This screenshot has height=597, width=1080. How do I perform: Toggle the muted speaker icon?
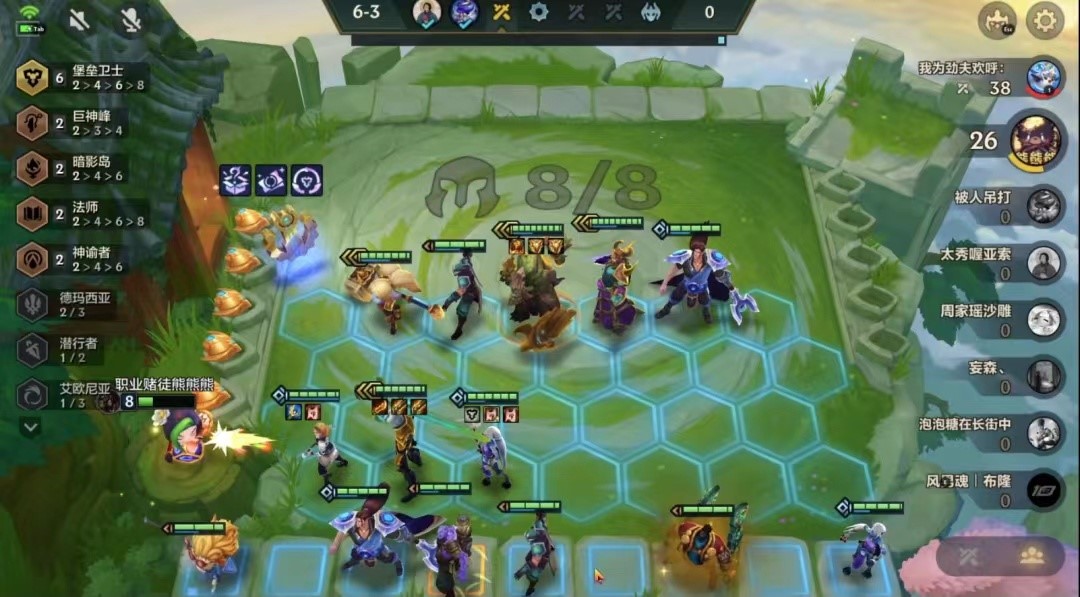pyautogui.click(x=80, y=20)
